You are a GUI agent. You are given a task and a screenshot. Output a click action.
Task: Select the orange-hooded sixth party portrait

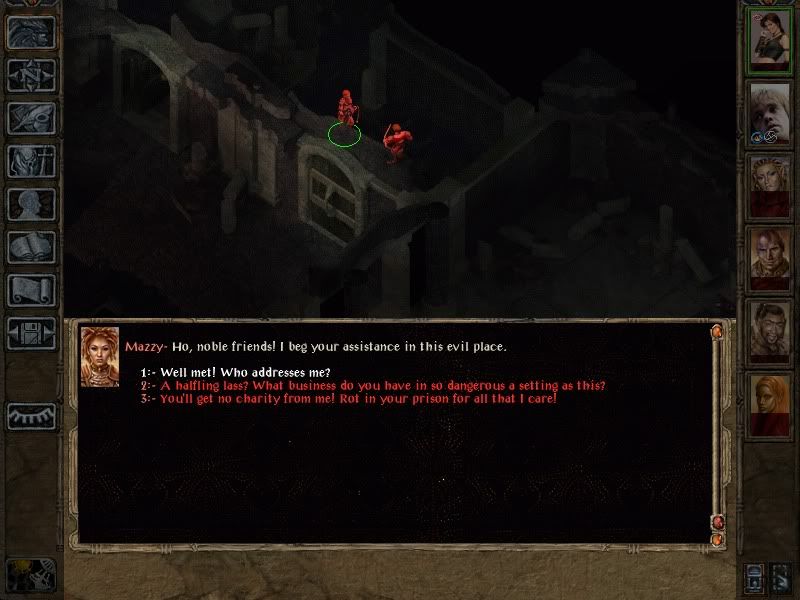[771, 405]
